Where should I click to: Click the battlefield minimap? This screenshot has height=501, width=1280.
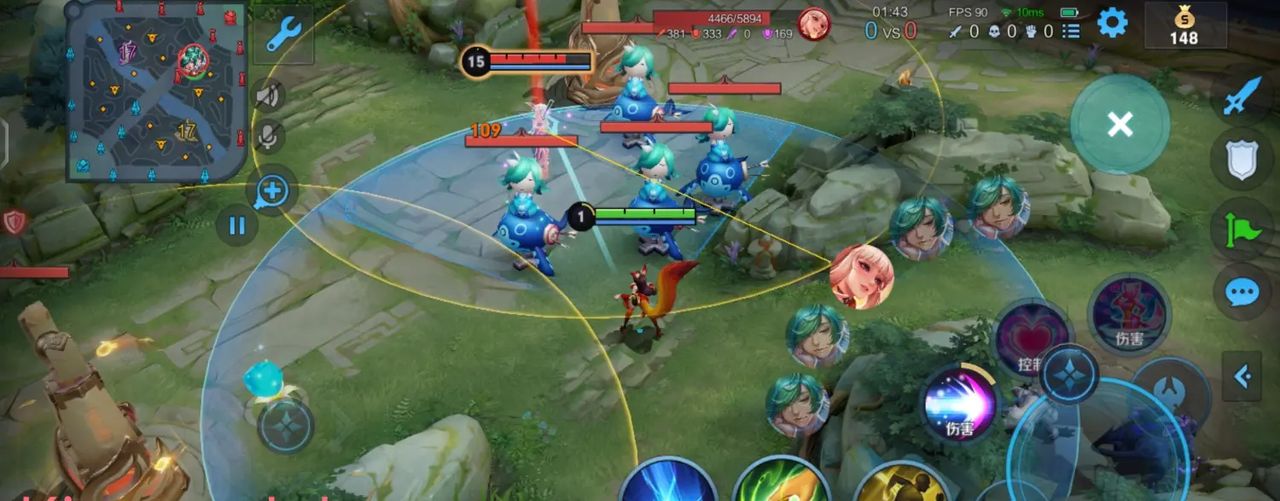point(156,91)
